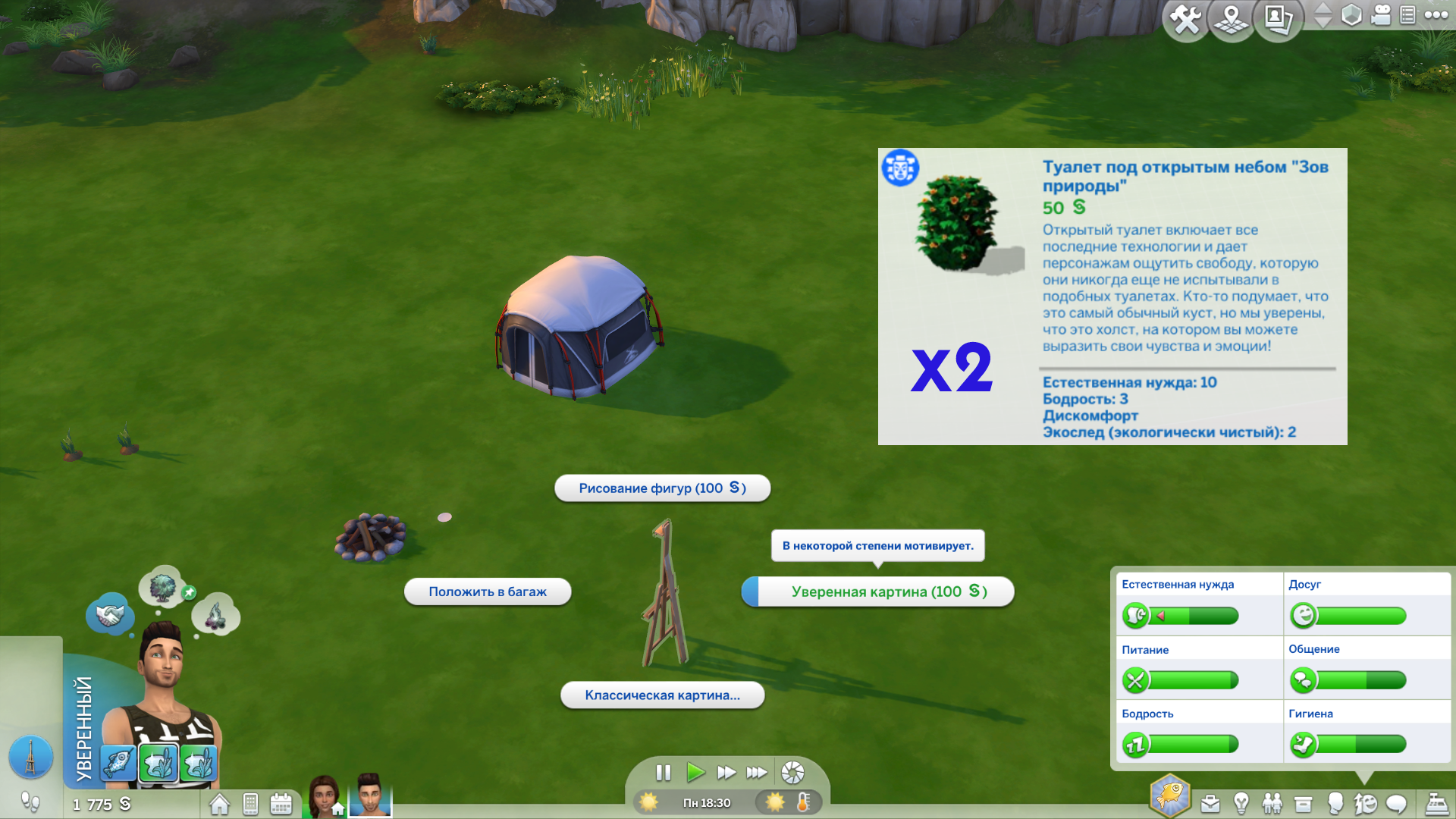The image size is (1456, 819).
Task: Switch to the career briefcase tab
Action: pos(1210,803)
